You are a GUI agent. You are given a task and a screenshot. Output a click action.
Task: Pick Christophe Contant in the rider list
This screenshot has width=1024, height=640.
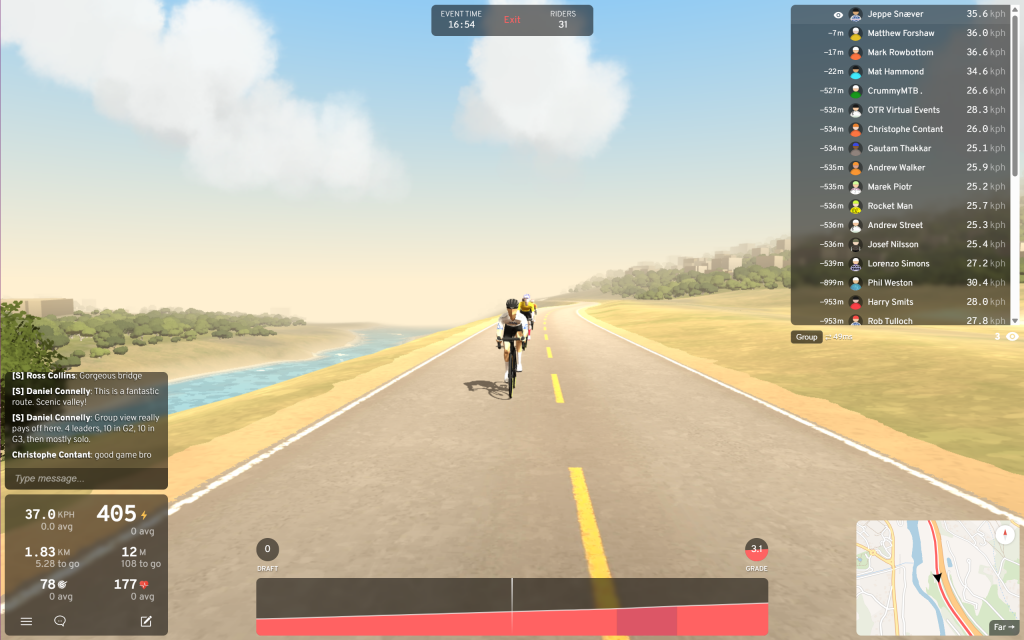click(905, 129)
